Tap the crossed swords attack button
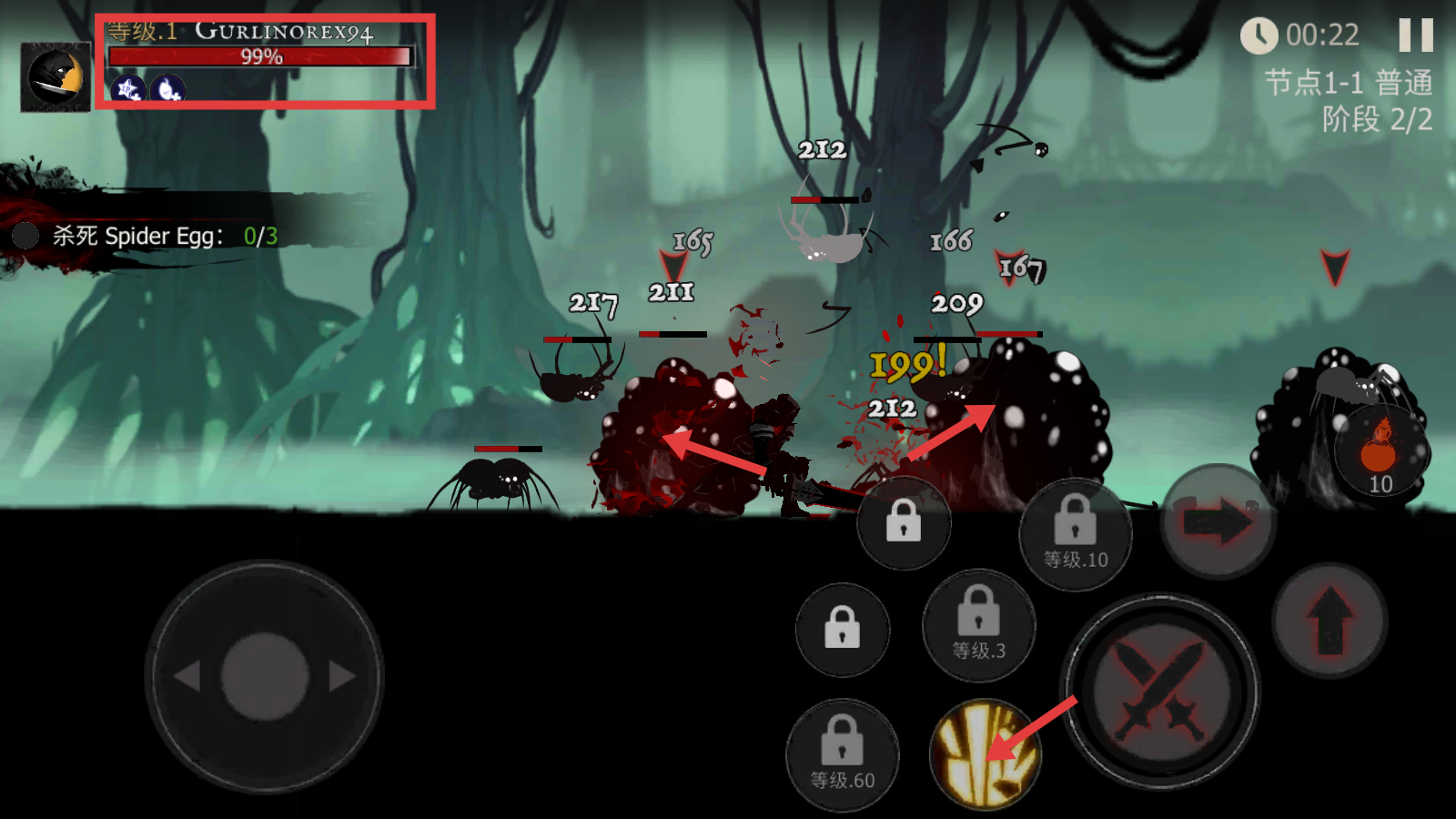The width and height of the screenshot is (1456, 819). coord(1160,692)
